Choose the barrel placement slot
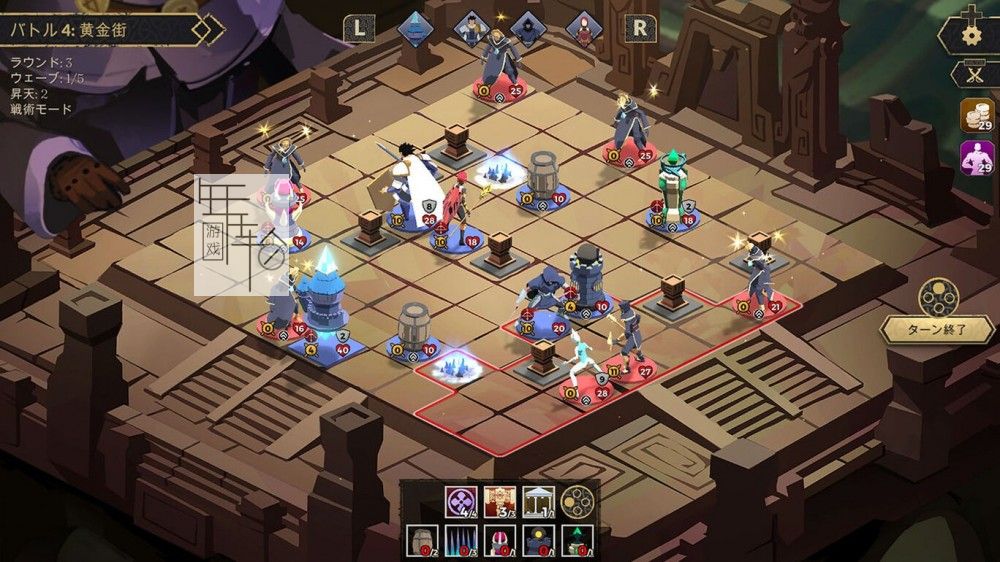Screen dimensions: 1000x562 (x=424, y=541)
